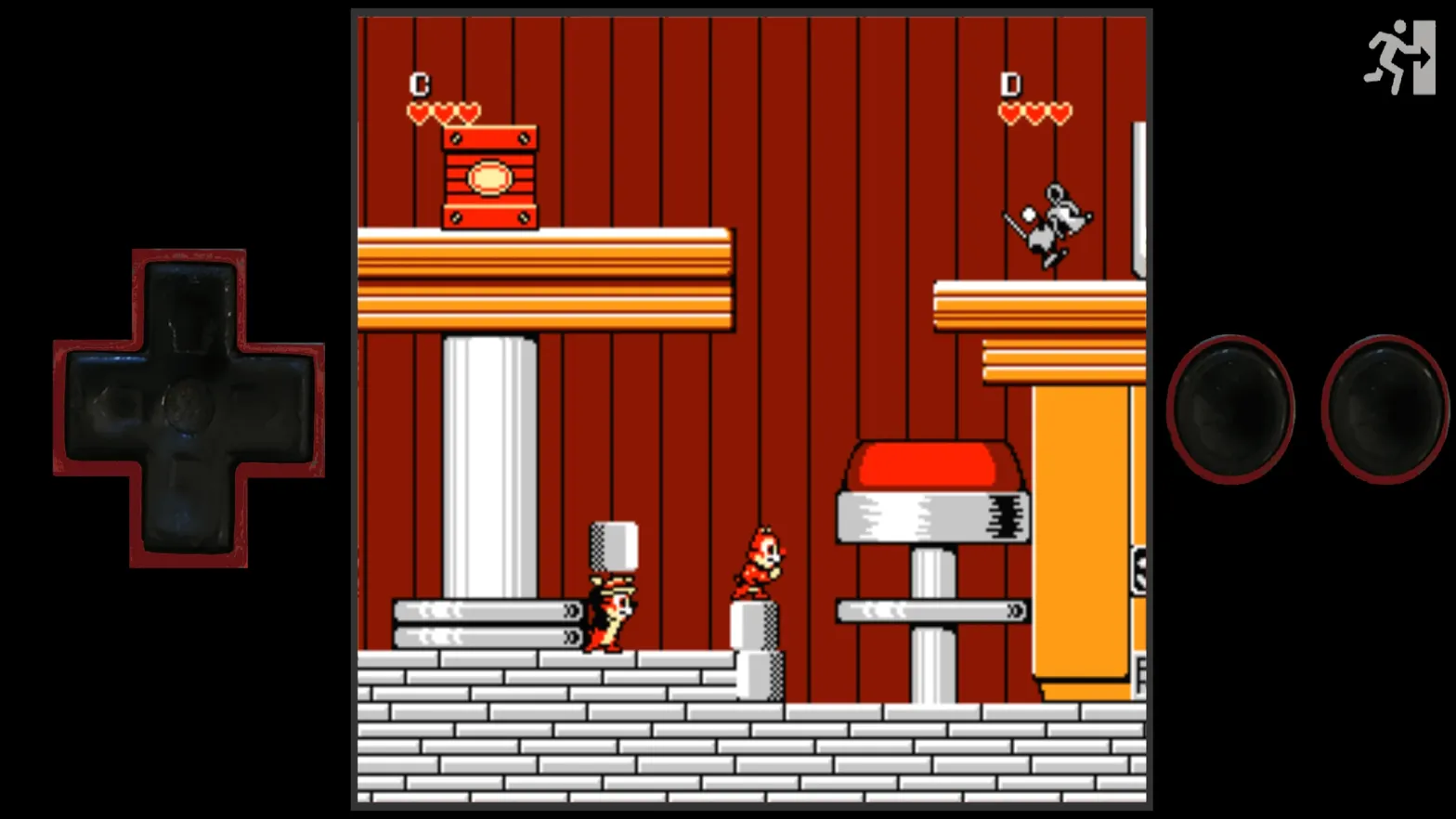Click the white stacked box below Dale
Image resolution: width=1456 pixels, height=819 pixels.
coord(754,622)
